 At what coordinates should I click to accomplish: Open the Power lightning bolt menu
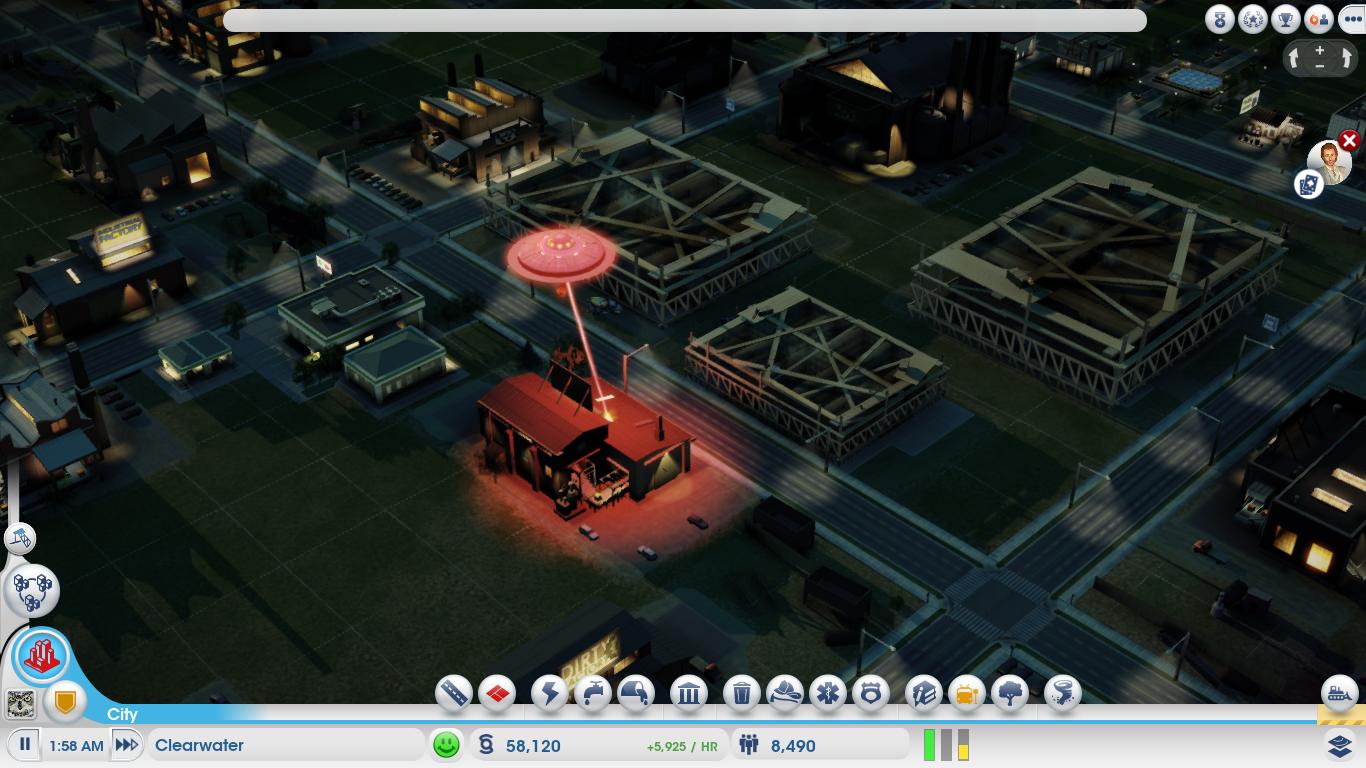pyautogui.click(x=549, y=692)
